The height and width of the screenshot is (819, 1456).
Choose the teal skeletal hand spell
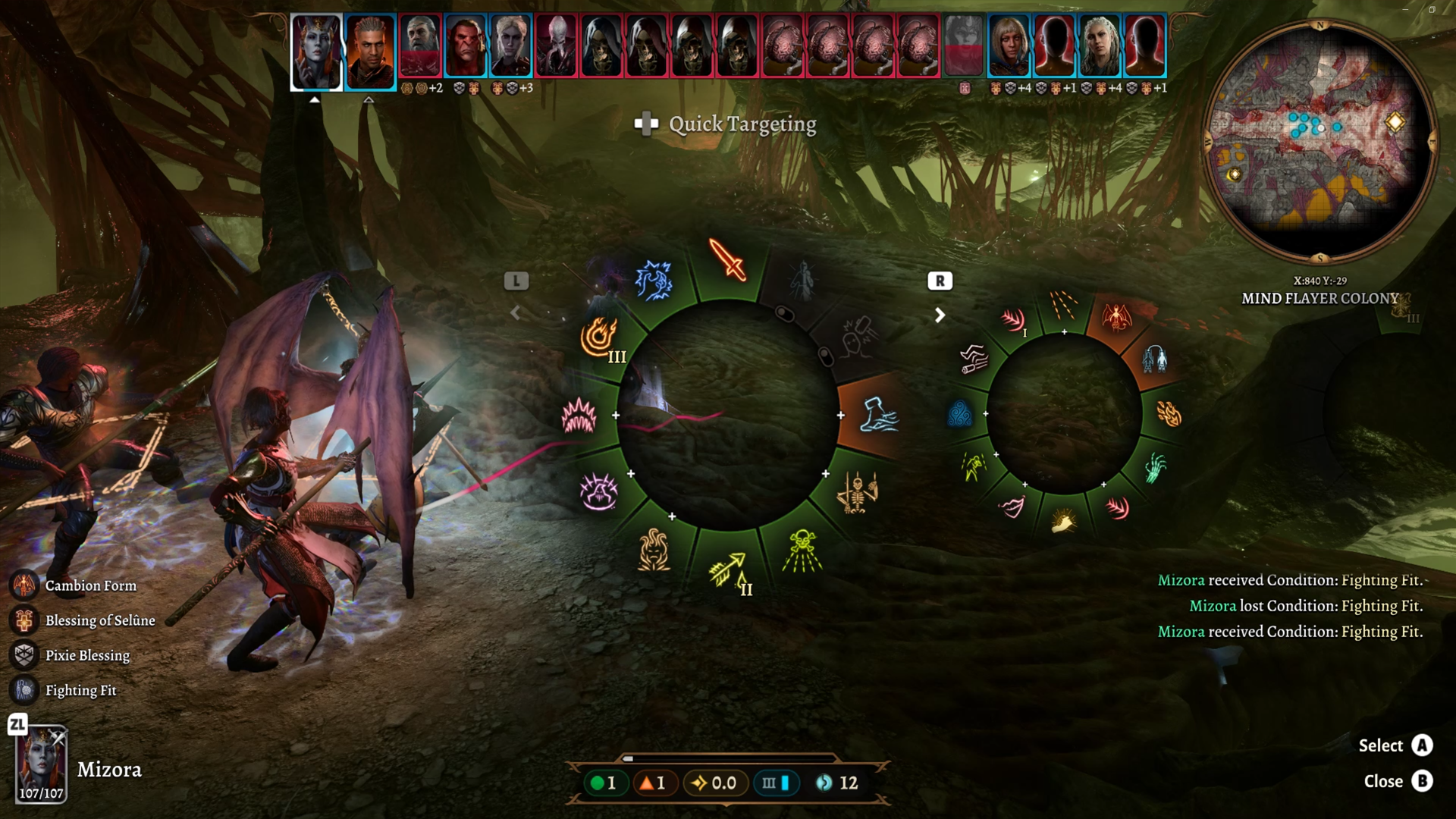pos(1154,468)
